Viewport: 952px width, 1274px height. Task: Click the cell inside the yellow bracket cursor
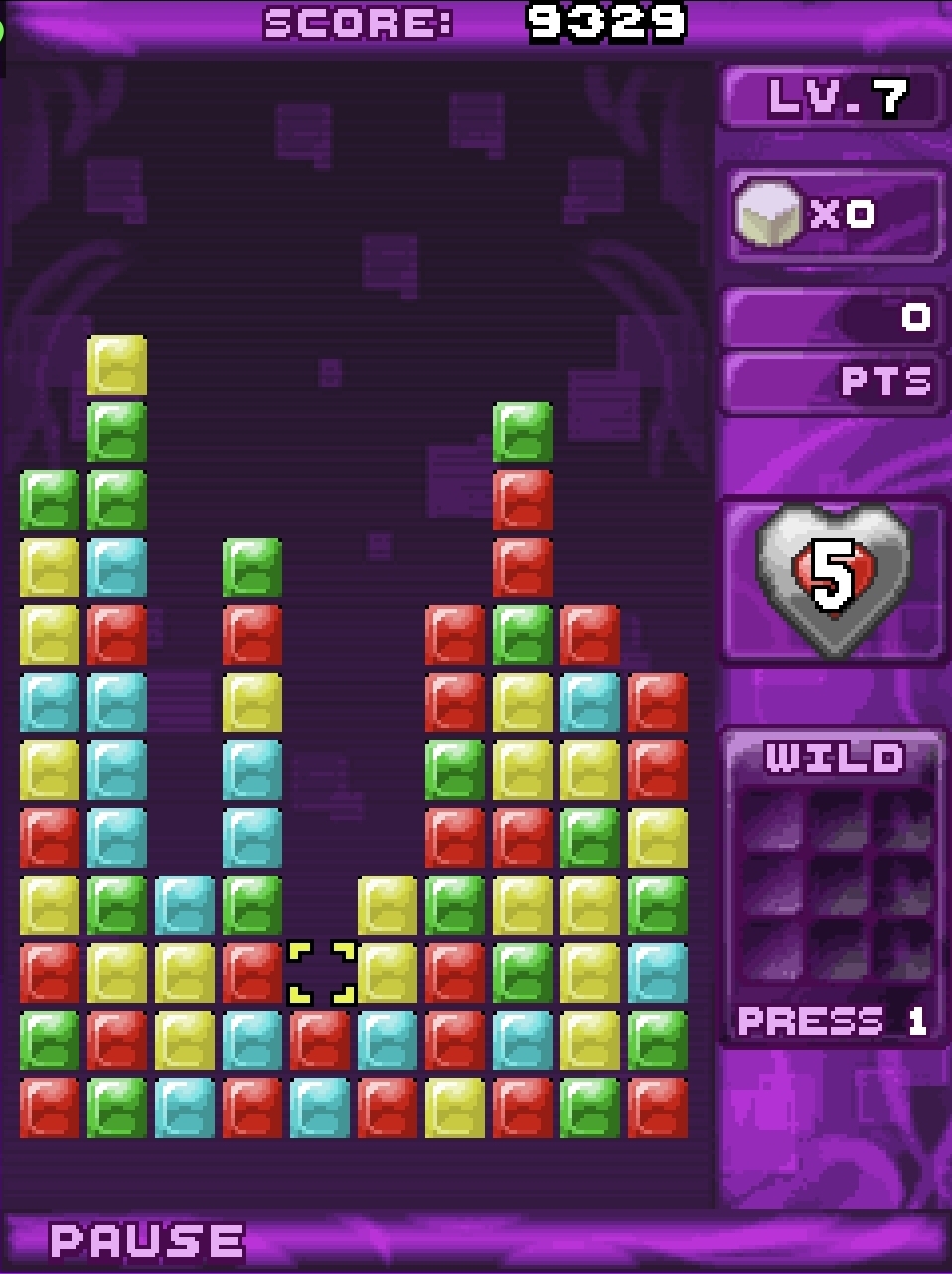click(321, 973)
